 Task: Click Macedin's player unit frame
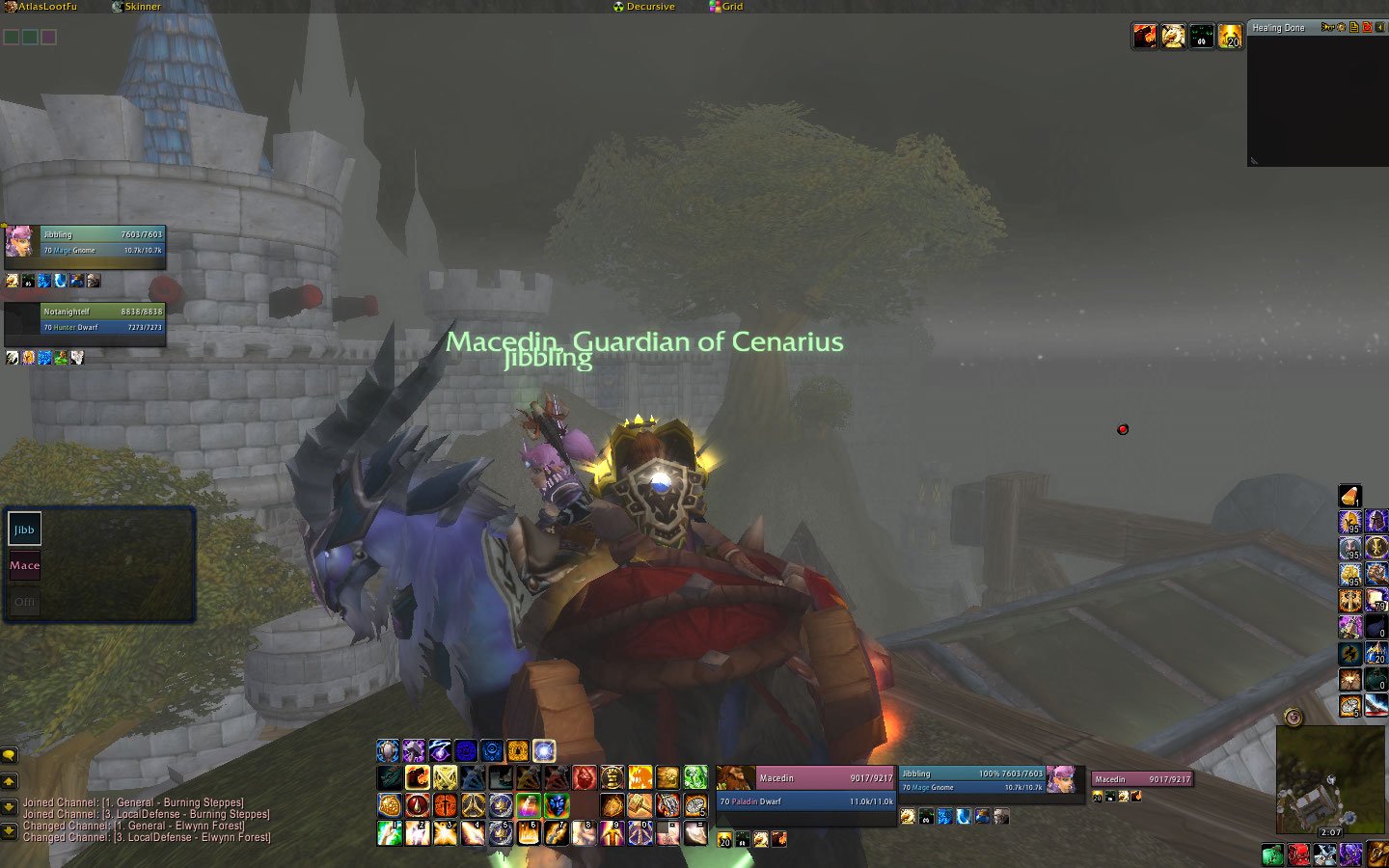click(x=805, y=789)
